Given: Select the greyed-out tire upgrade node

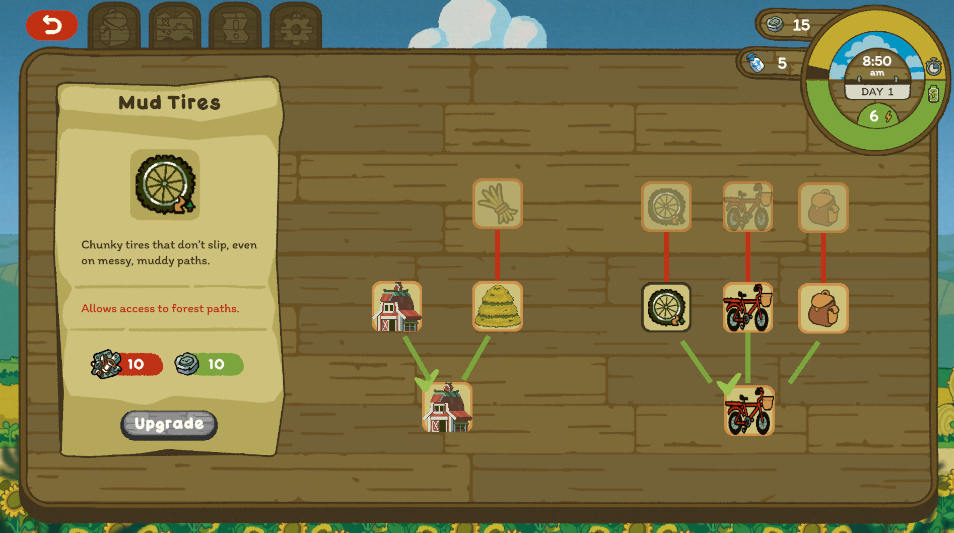Looking at the screenshot, I should pyautogui.click(x=666, y=206).
